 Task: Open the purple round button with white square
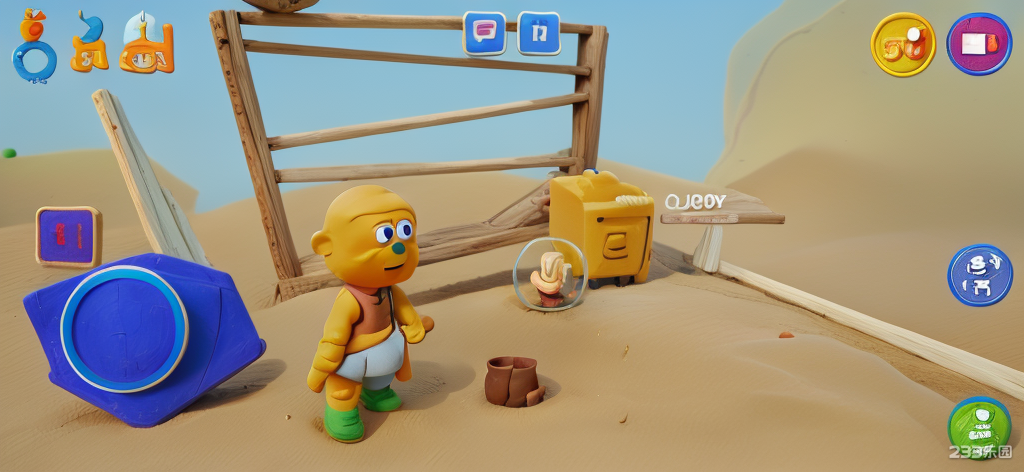(979, 44)
